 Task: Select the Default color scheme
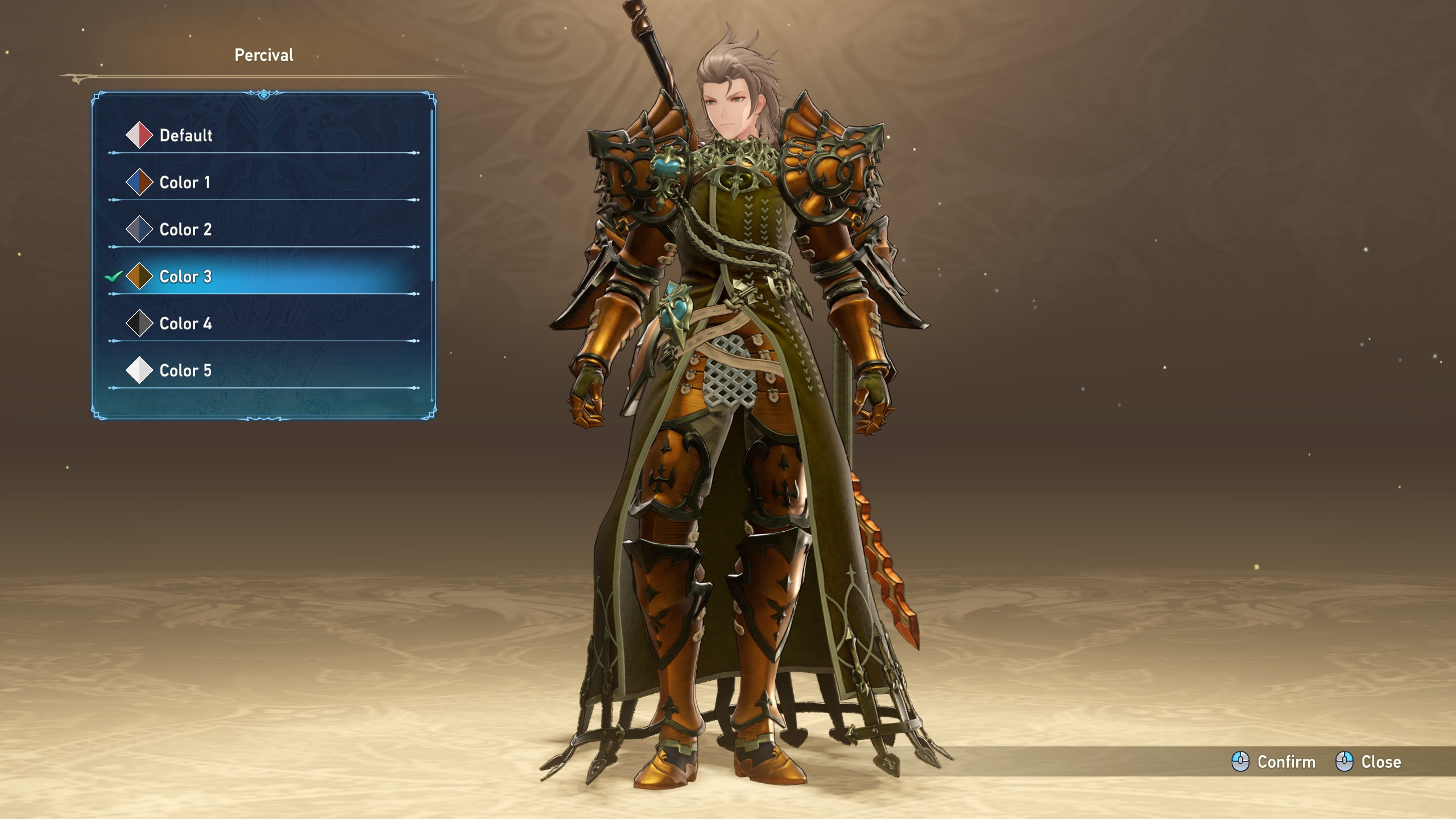point(185,135)
